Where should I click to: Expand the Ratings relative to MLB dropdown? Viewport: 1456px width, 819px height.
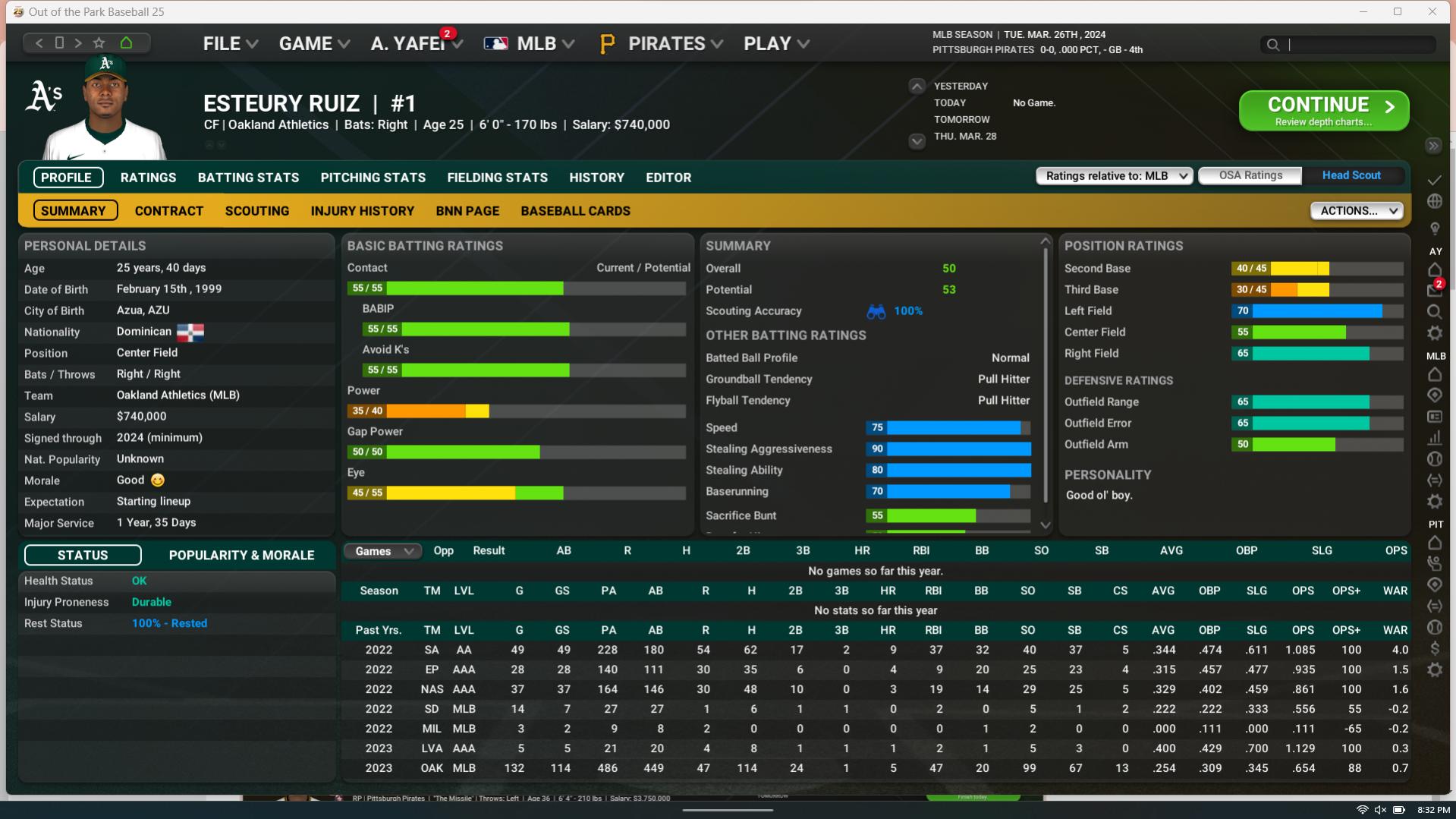[1115, 176]
